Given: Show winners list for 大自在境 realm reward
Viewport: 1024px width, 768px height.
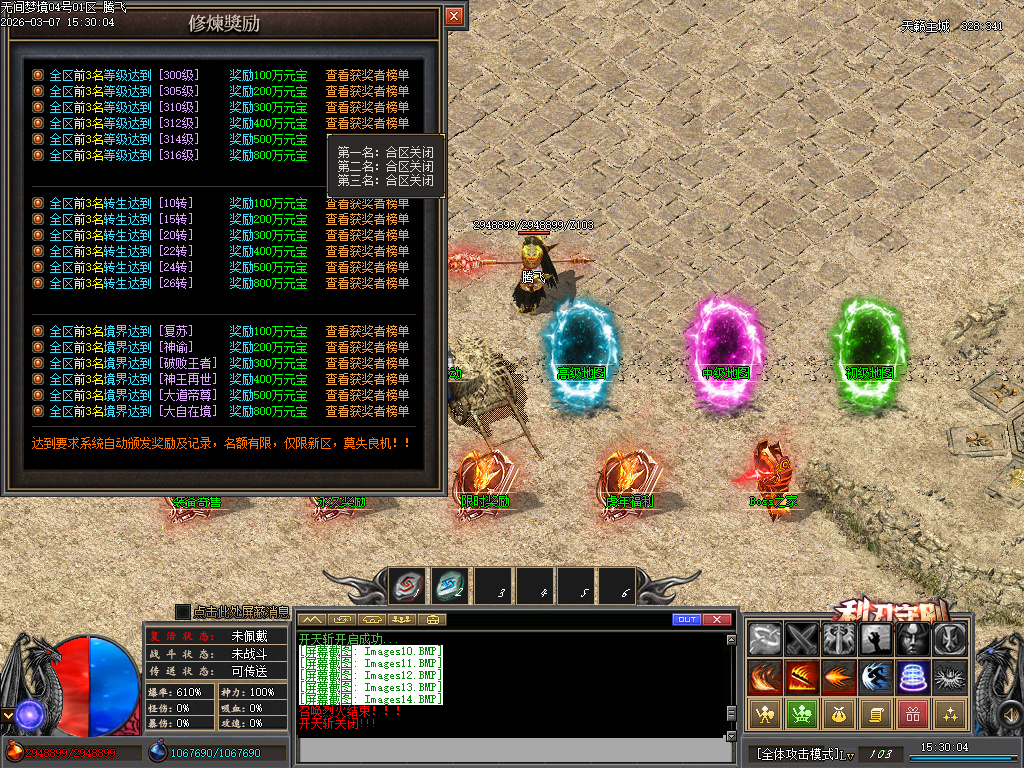Looking at the screenshot, I should 367,411.
